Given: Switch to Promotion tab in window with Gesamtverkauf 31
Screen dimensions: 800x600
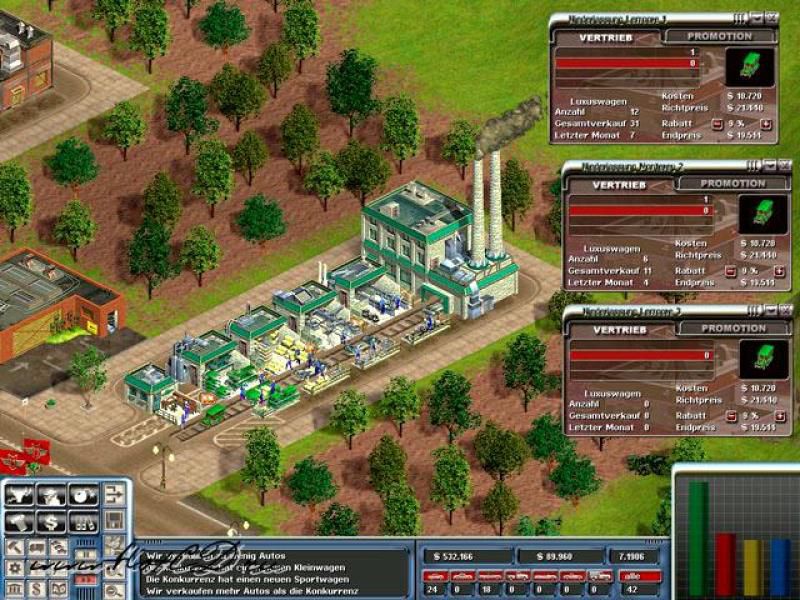Looking at the screenshot, I should [x=718, y=36].
